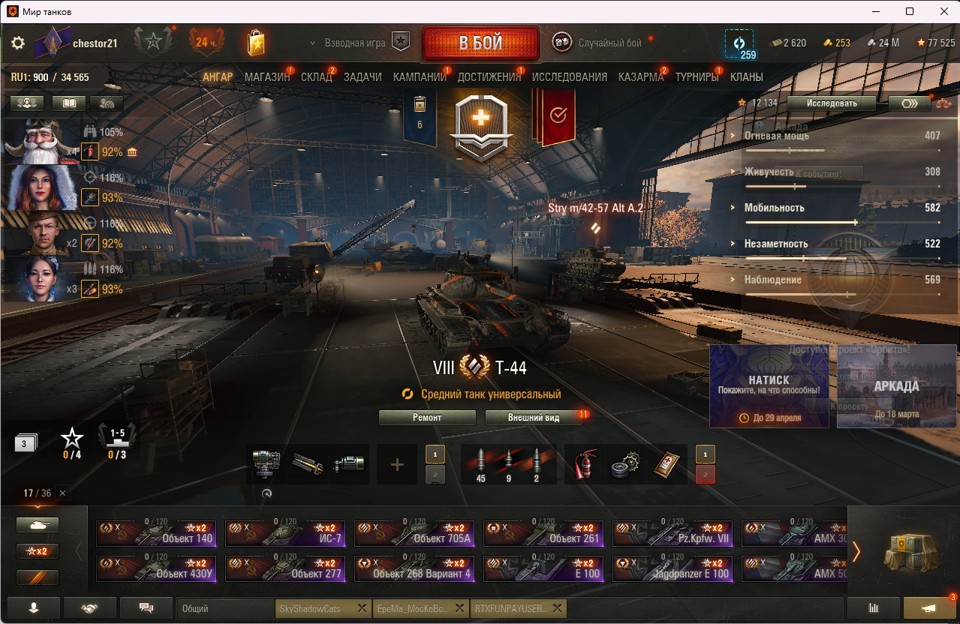Viewport: 960px width, 624px height.
Task: Click the Исследовать button
Action: 831,103
